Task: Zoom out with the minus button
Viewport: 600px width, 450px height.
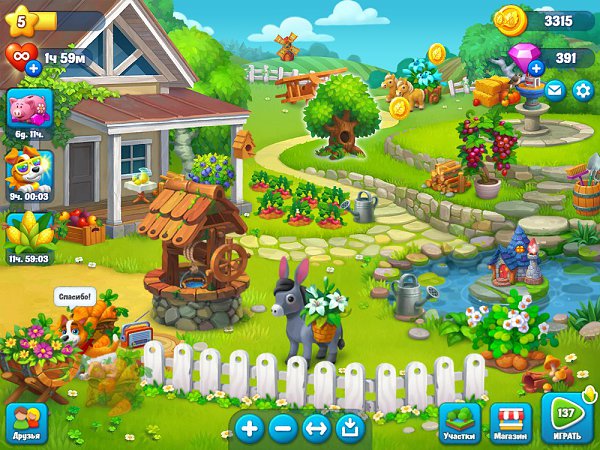Action: tap(283, 429)
